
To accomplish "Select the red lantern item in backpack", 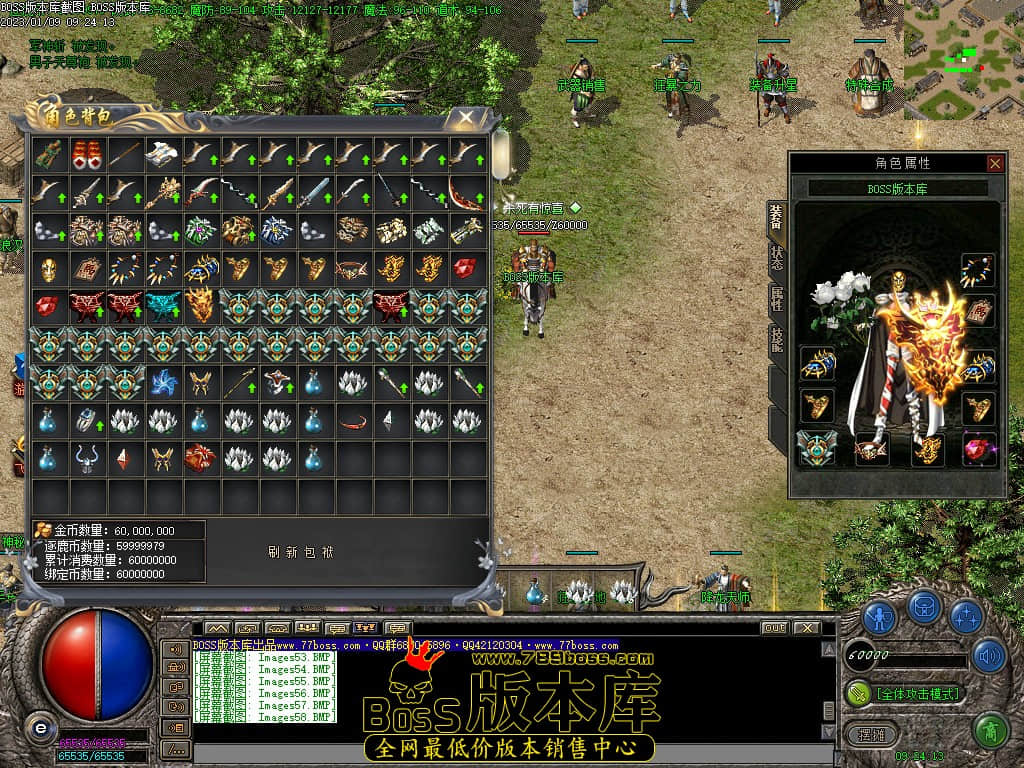I will 87,154.
